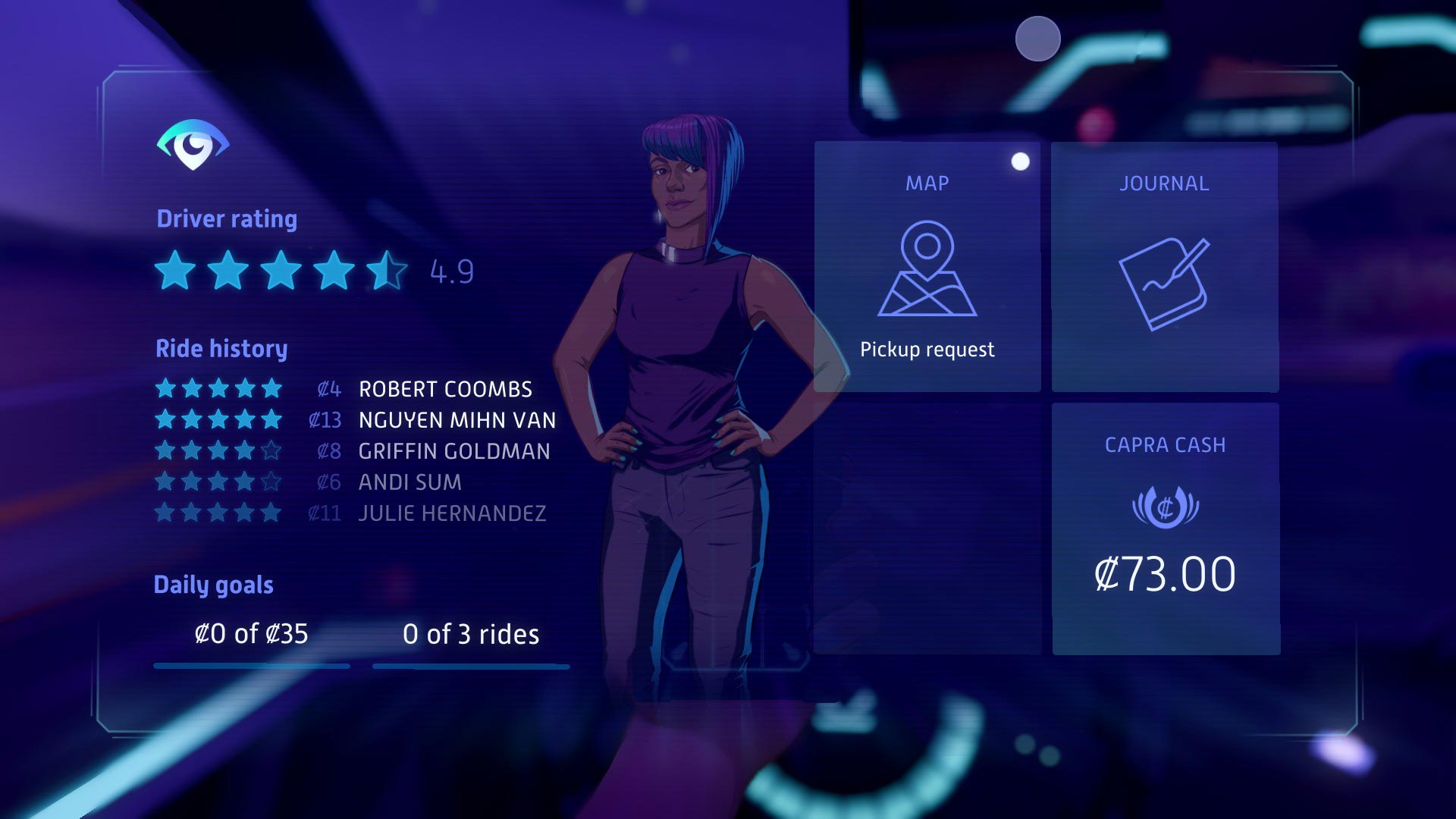Select Julie Hernandez ride history row
The image size is (1456, 819).
[452, 513]
